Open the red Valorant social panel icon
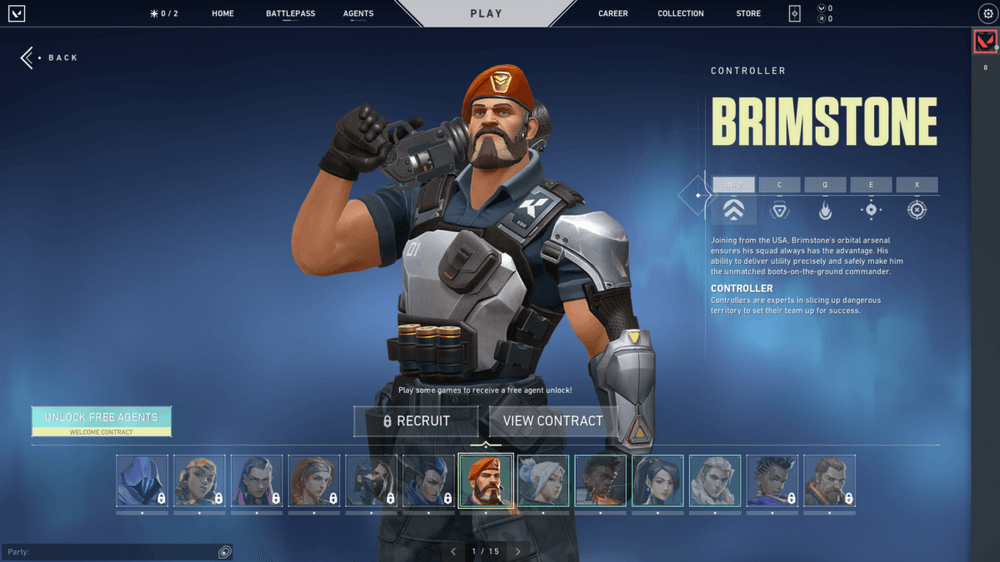 985,41
